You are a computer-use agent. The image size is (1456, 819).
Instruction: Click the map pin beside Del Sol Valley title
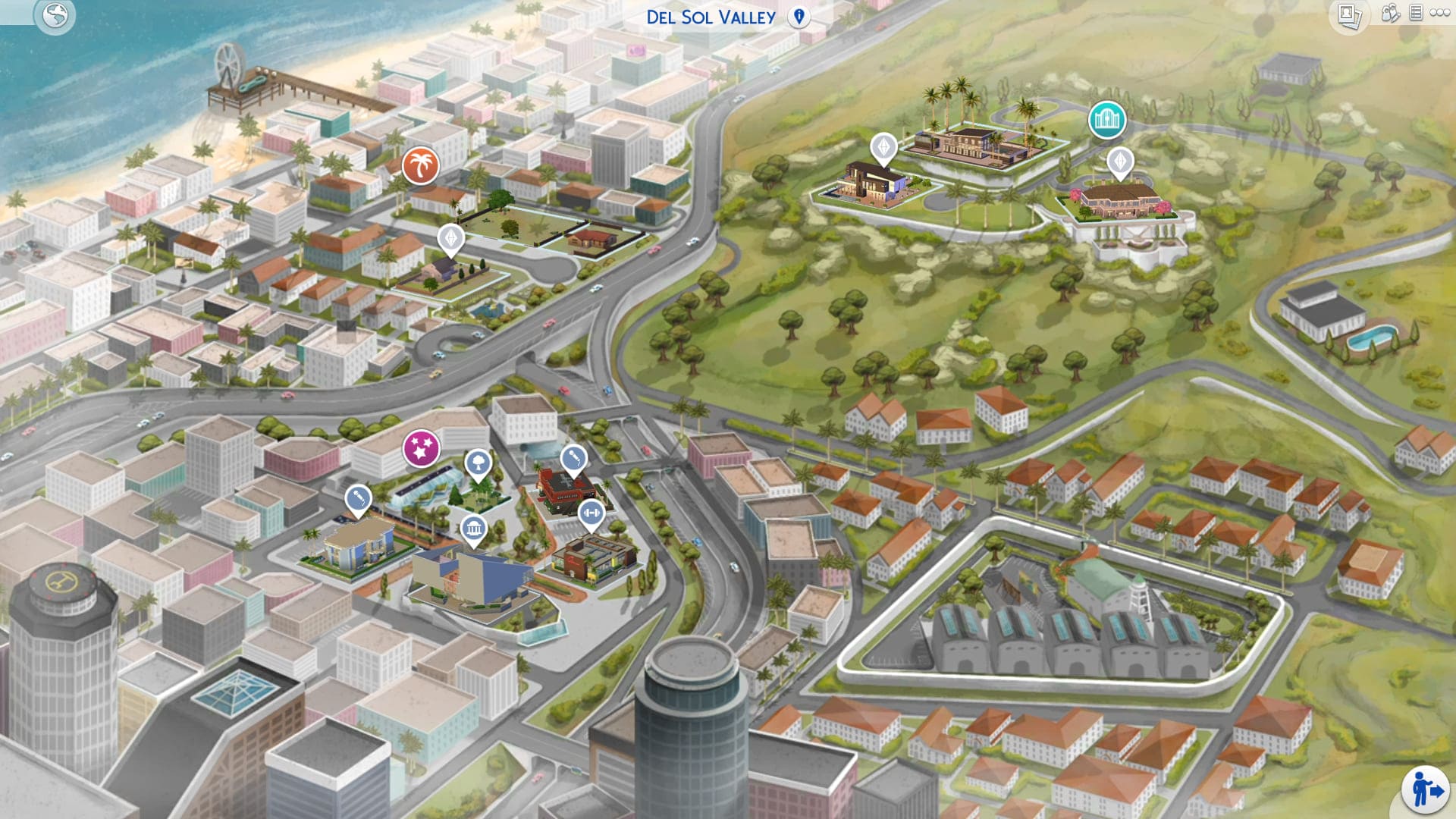point(799,17)
